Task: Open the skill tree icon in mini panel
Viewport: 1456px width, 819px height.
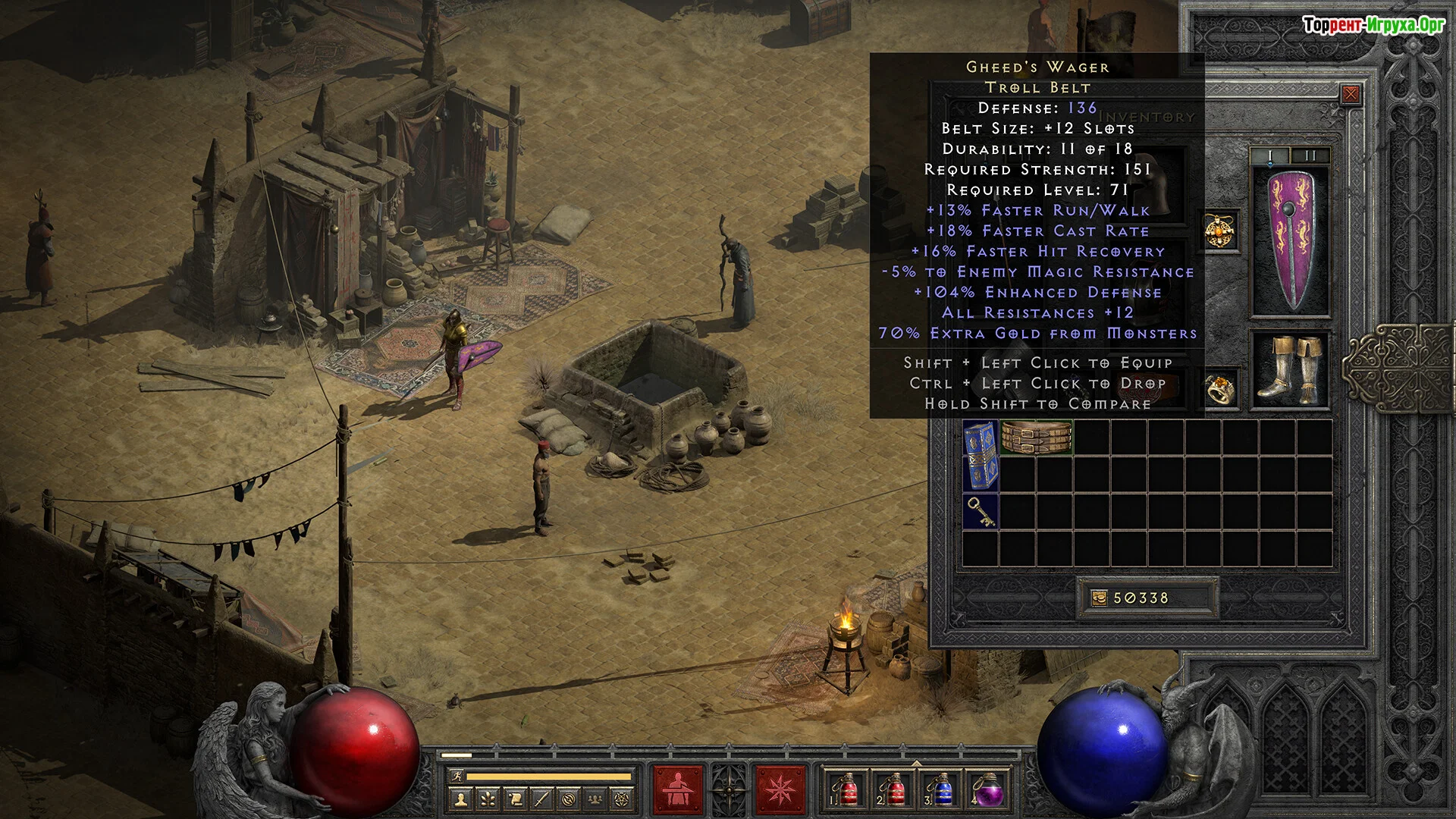Action: click(x=488, y=799)
